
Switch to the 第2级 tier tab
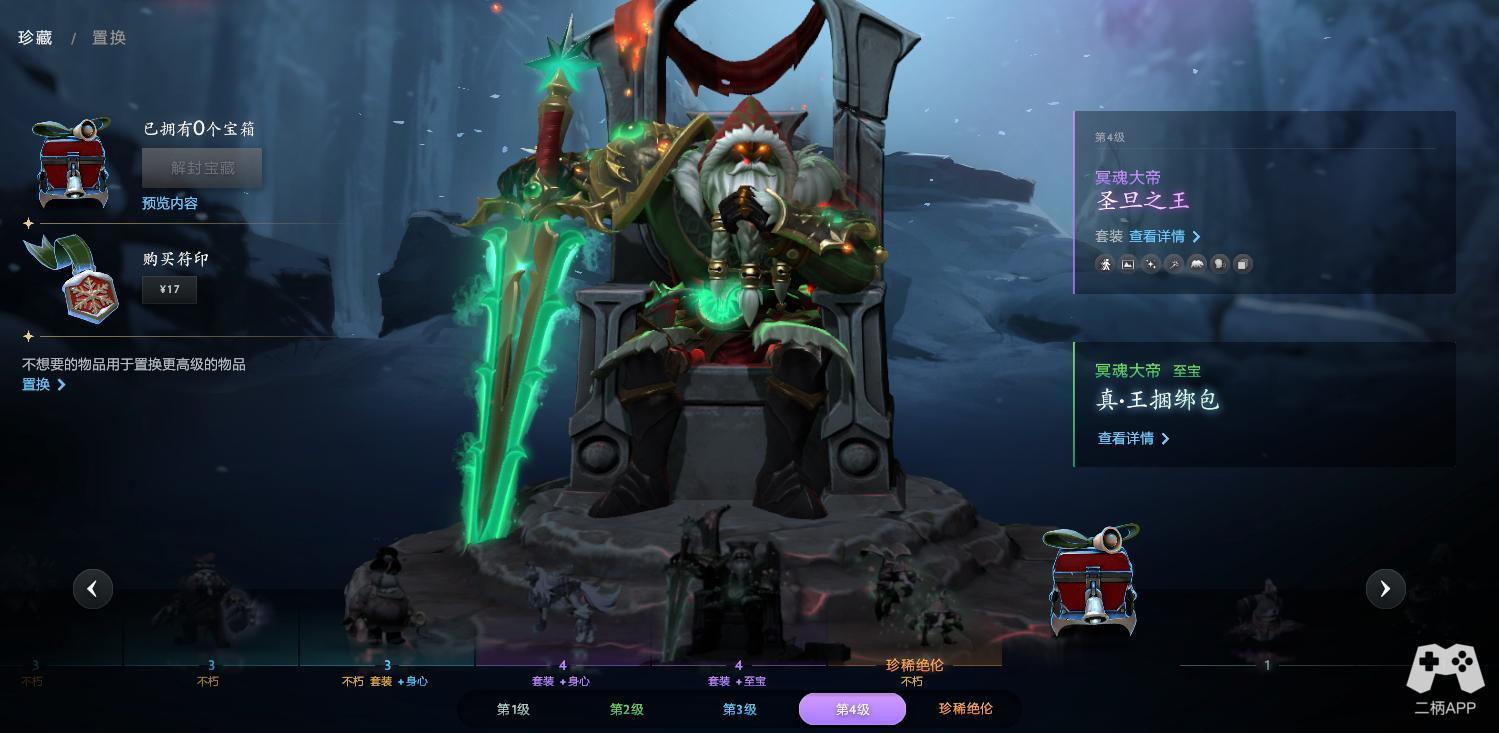627,709
